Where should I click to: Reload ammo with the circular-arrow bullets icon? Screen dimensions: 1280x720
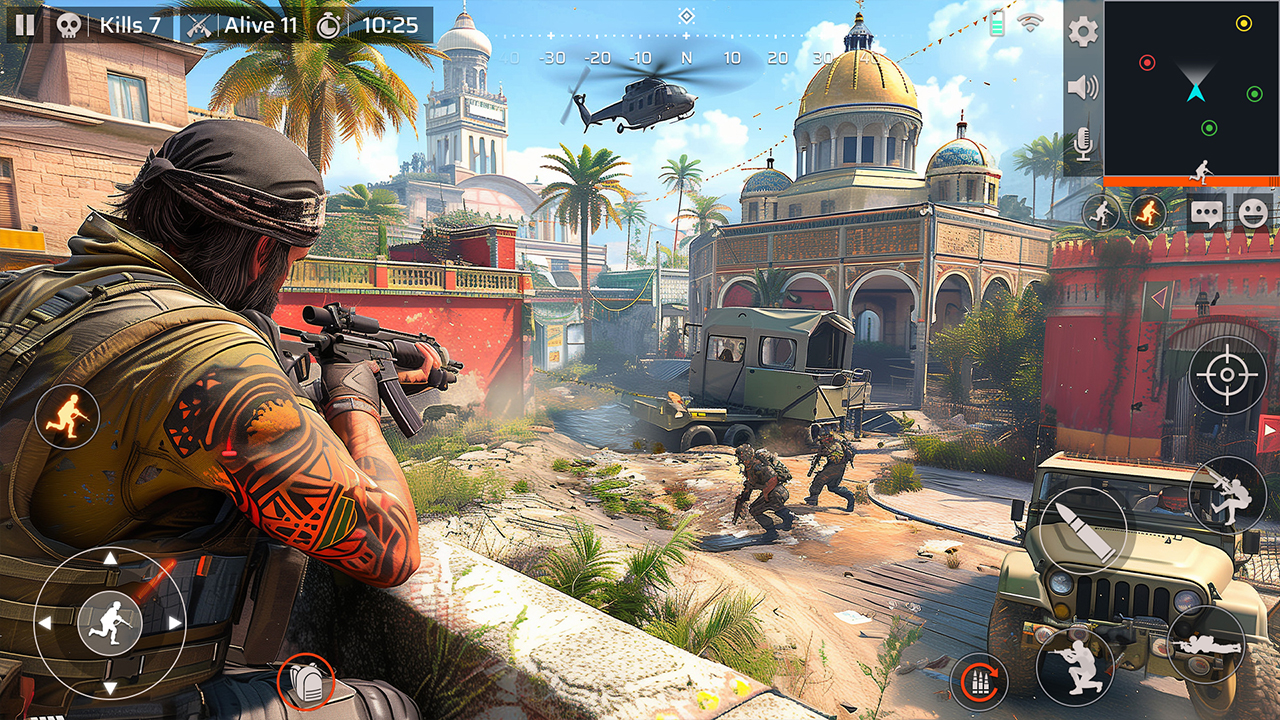coord(979,681)
